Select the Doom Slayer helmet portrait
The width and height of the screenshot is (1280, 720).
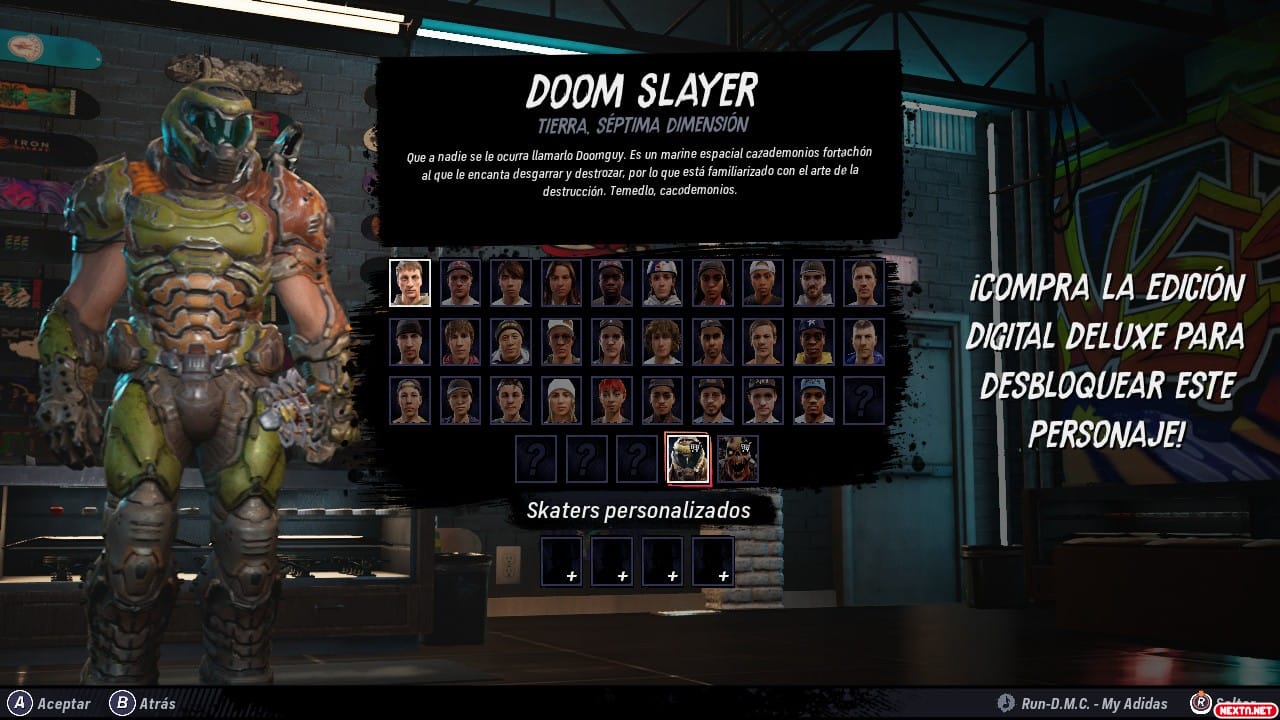(x=688, y=459)
